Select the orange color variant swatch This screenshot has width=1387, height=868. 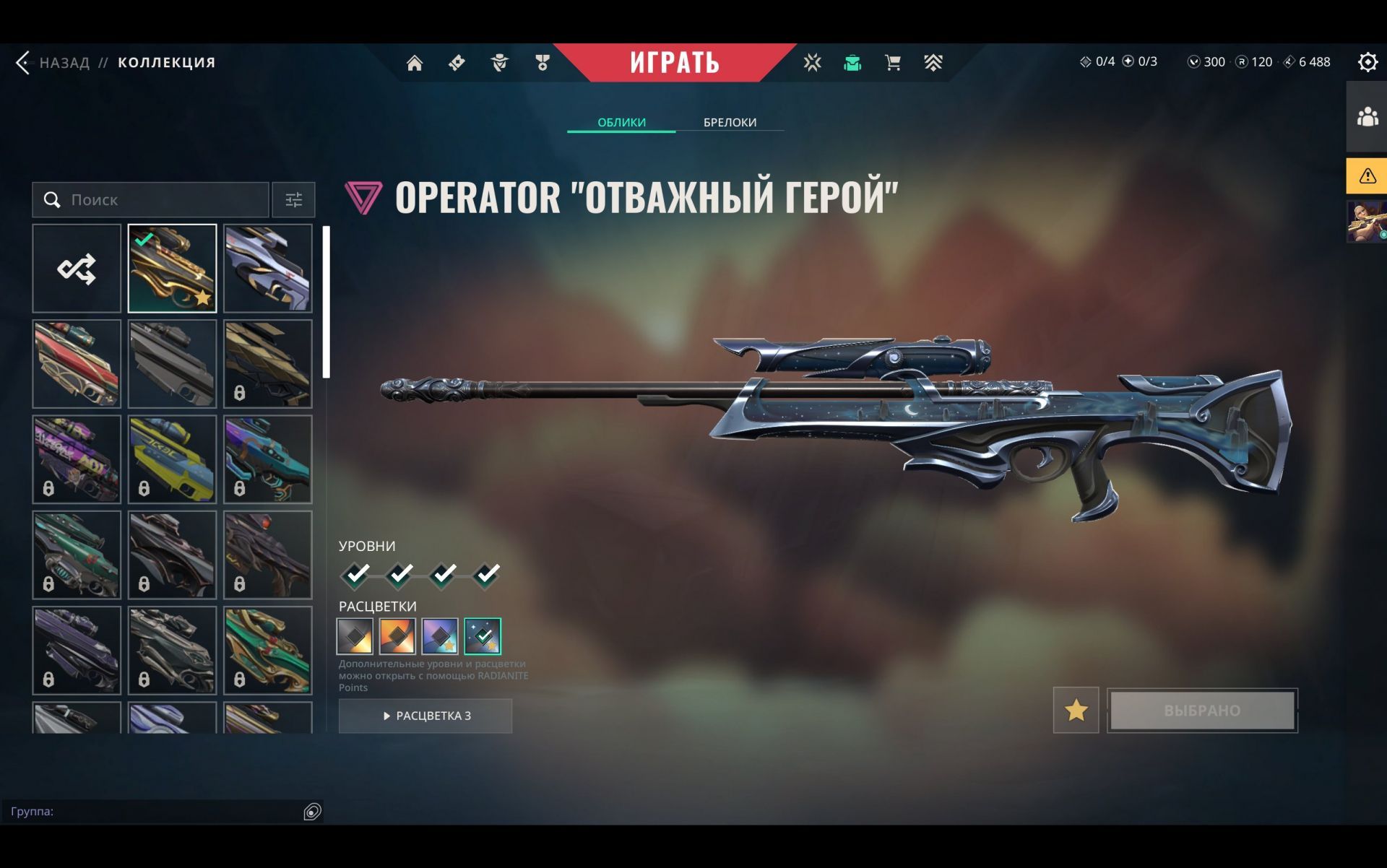click(397, 636)
